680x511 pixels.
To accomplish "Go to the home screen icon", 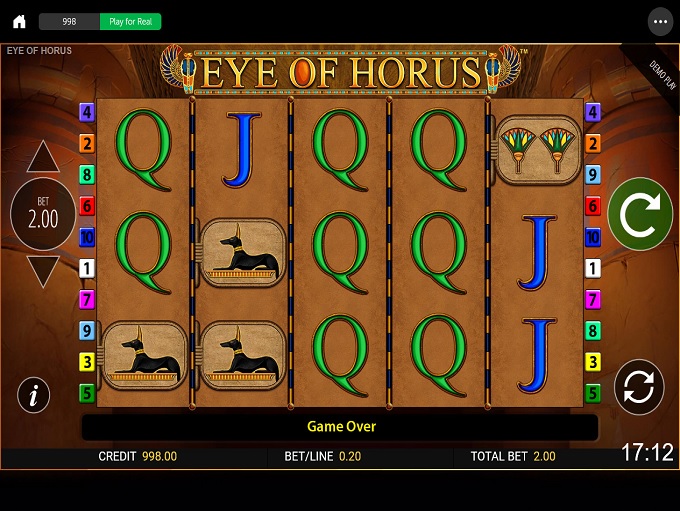I will tap(19, 21).
